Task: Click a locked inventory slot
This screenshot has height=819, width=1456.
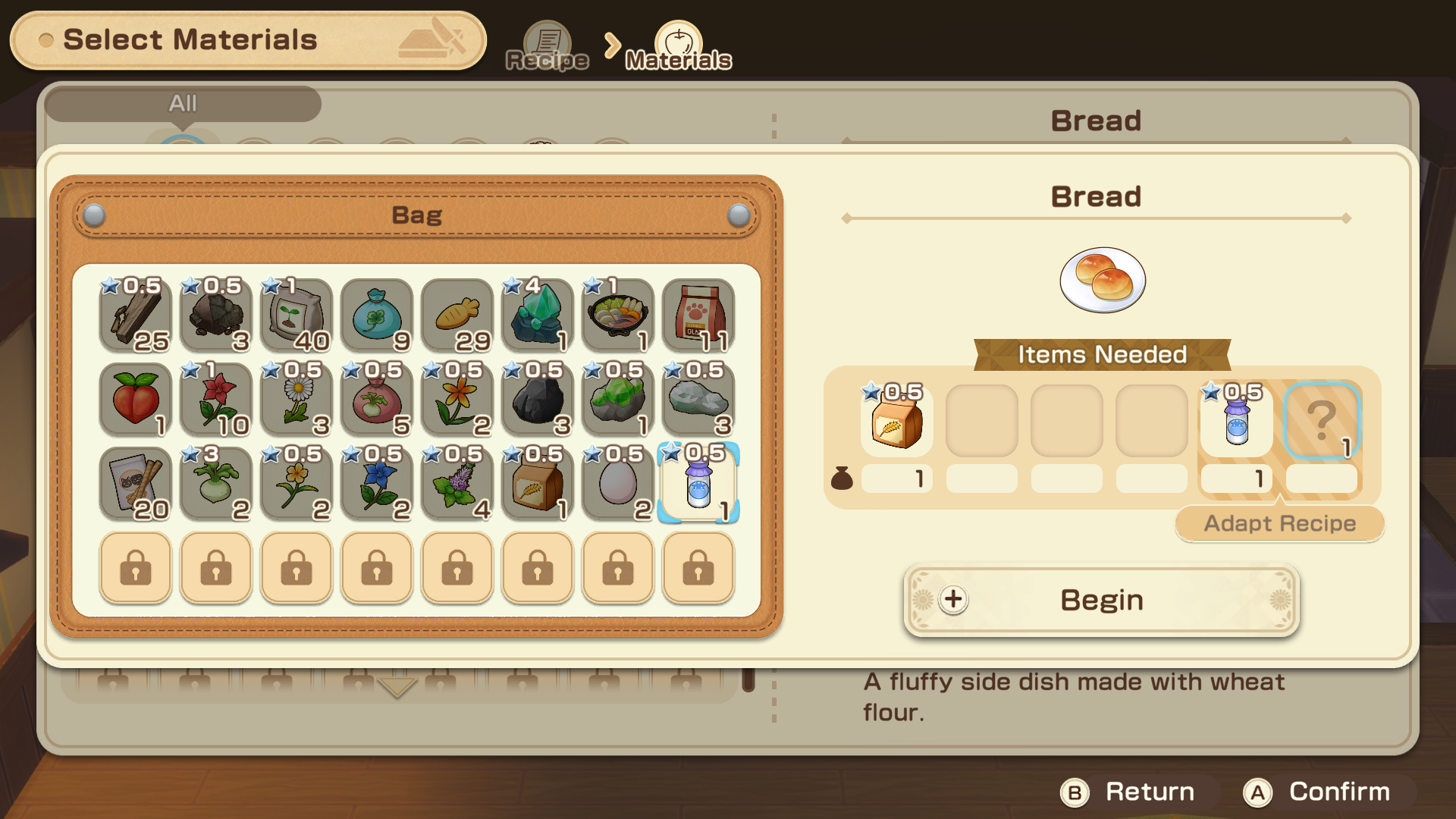Action: [135, 568]
